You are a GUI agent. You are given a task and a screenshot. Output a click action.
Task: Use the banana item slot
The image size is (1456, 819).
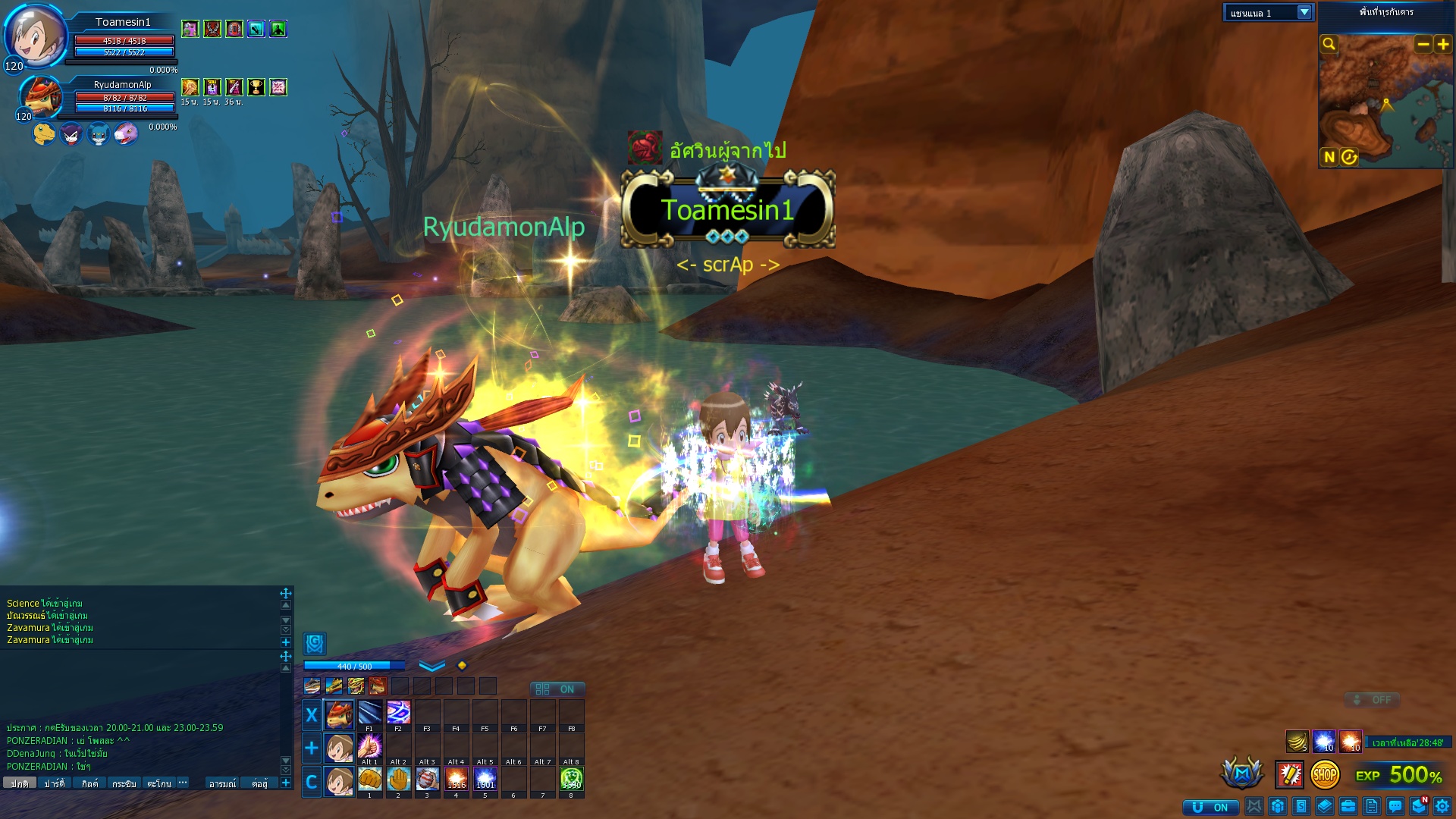1297,741
